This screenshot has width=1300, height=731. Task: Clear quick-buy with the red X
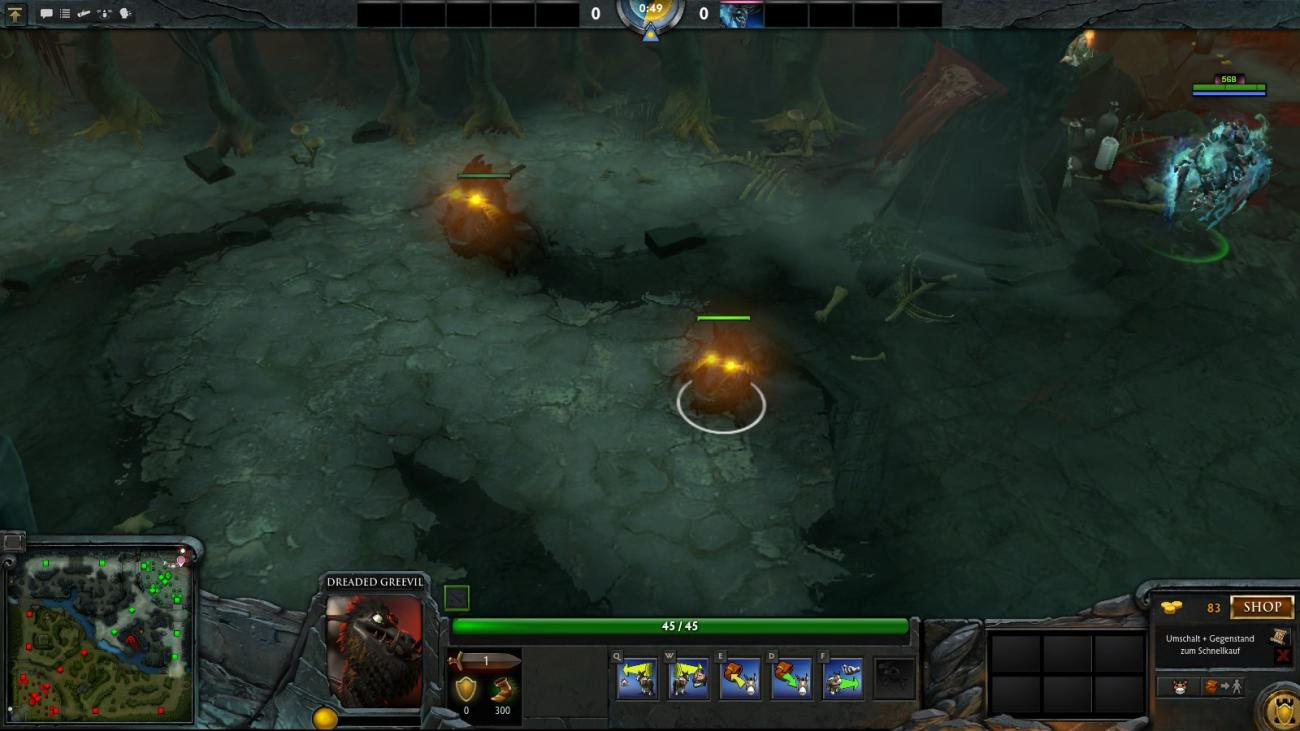[x=1283, y=655]
